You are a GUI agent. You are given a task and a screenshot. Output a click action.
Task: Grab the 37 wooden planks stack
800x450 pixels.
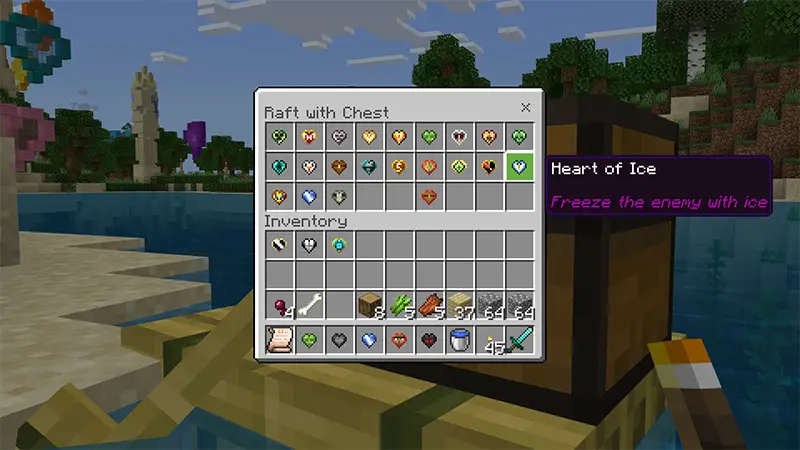click(459, 305)
